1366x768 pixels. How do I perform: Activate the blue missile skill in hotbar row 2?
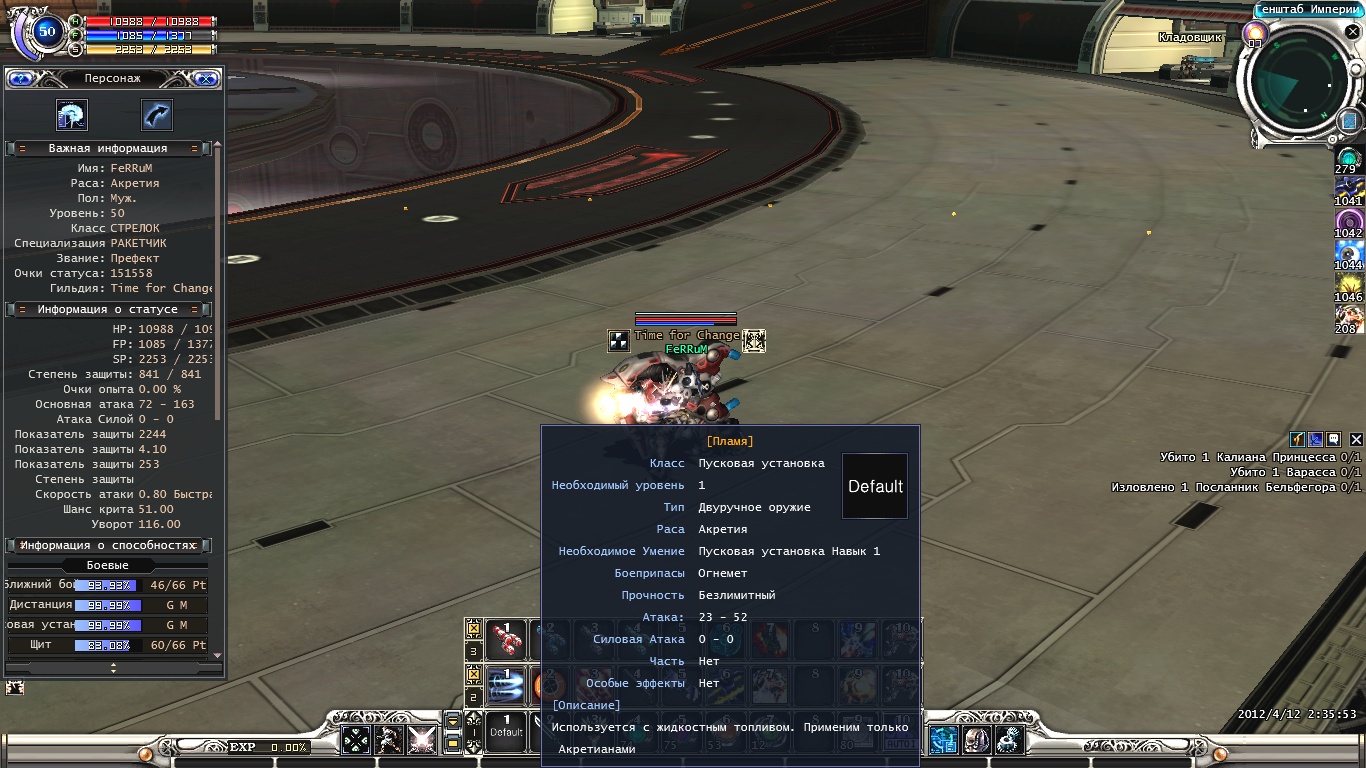point(506,684)
